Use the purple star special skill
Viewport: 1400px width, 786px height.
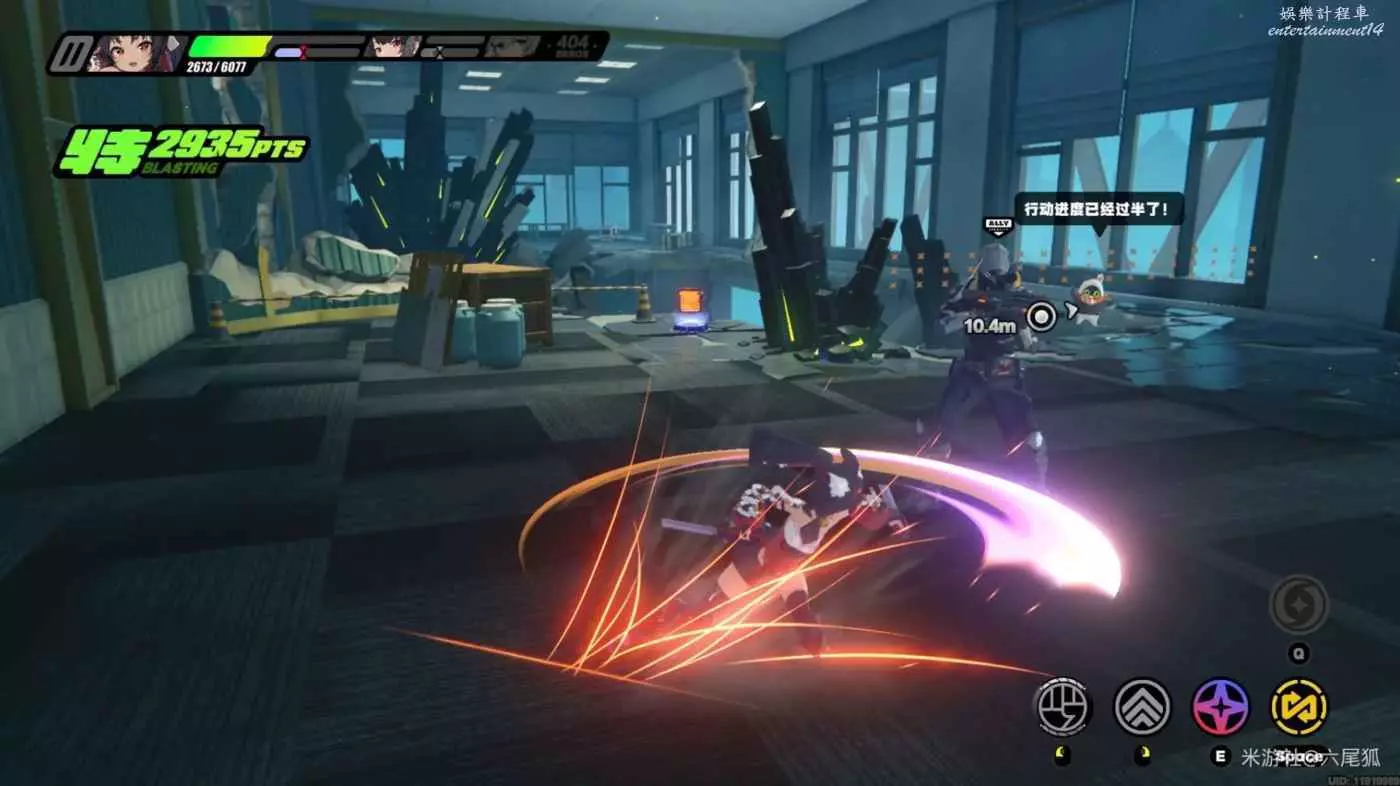coord(1221,707)
